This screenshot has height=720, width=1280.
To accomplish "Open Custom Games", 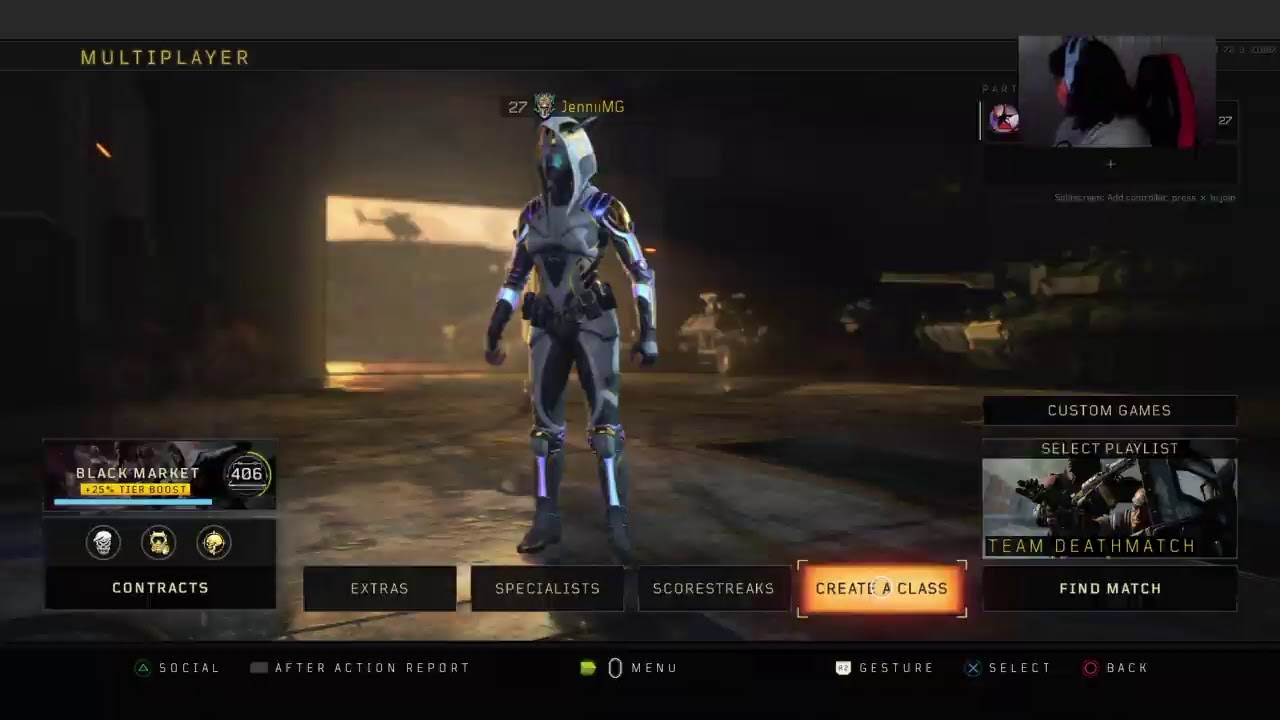I will 1109,410.
